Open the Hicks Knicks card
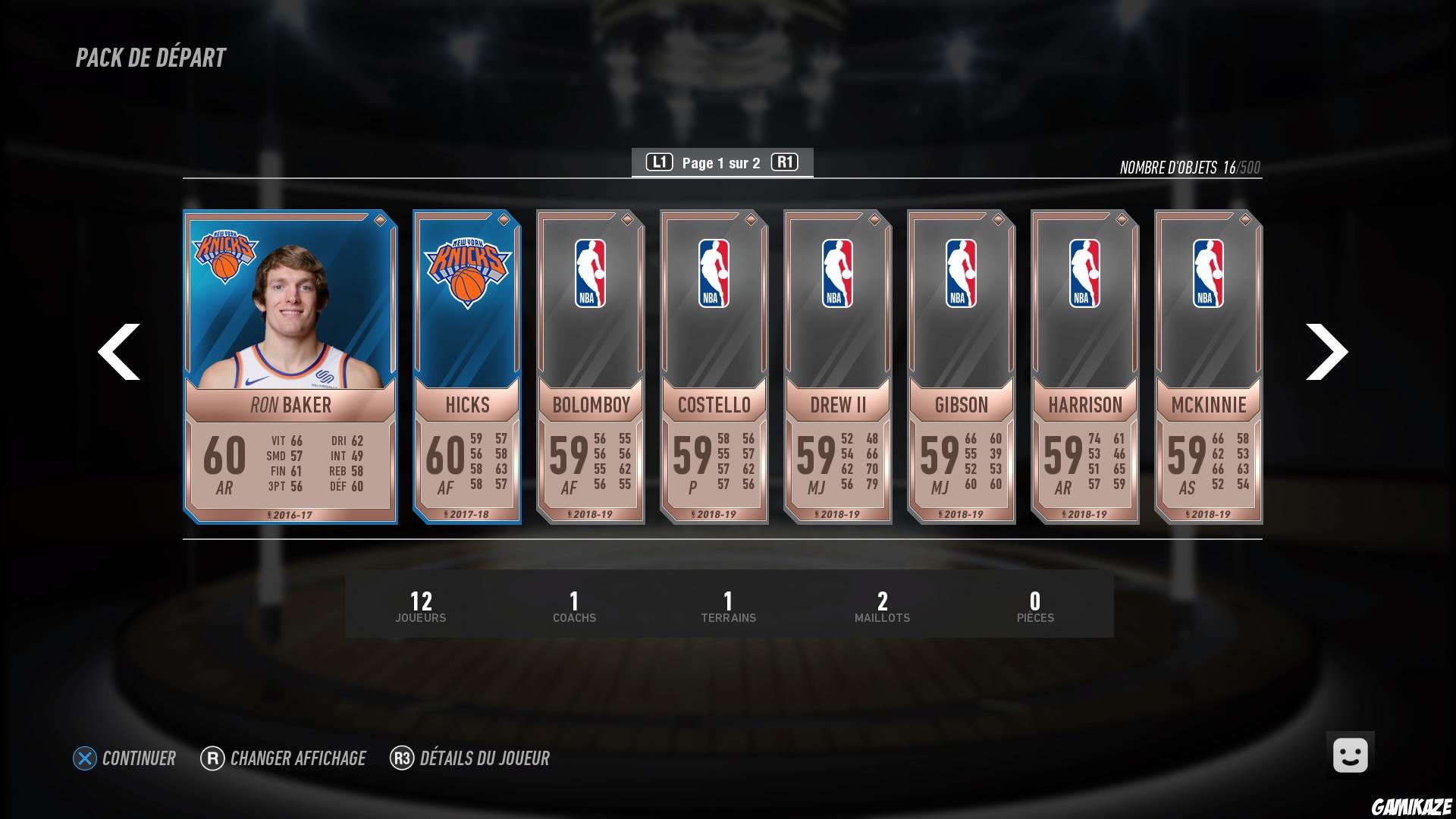Screen dimensions: 1456x819 466,364
